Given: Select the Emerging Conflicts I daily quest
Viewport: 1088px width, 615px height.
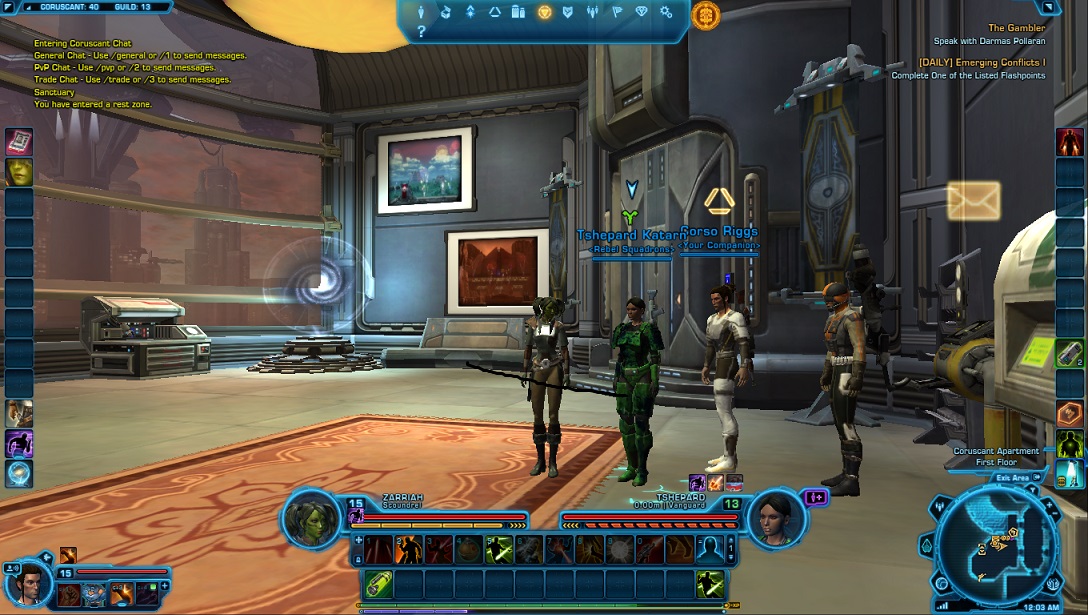Looking at the screenshot, I should click(982, 62).
